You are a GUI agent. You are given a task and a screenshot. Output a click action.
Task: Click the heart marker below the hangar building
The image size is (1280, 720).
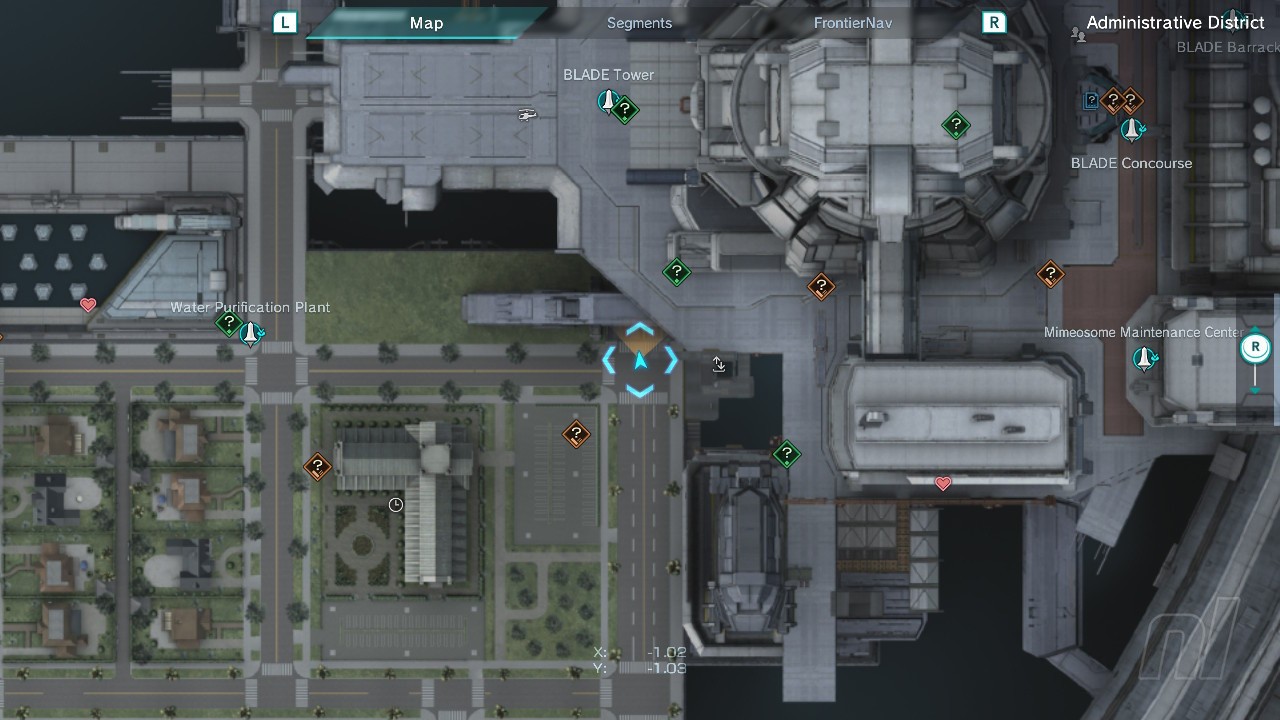coord(942,484)
